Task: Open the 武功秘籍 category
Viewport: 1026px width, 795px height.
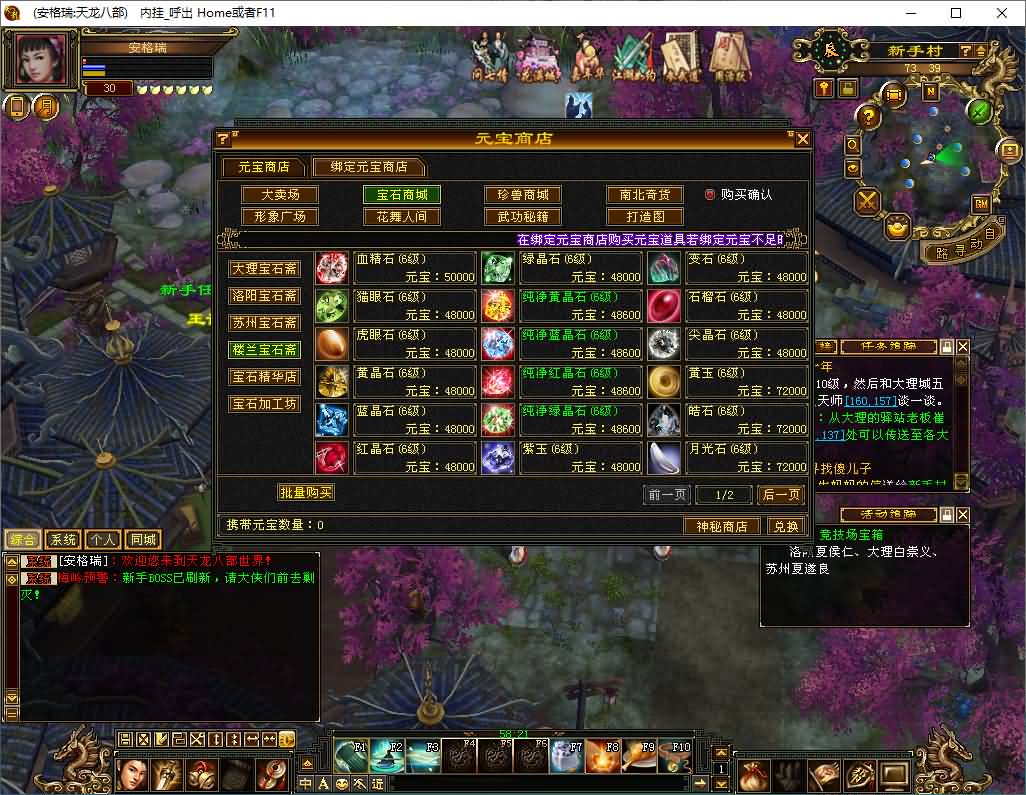Action: (523, 217)
